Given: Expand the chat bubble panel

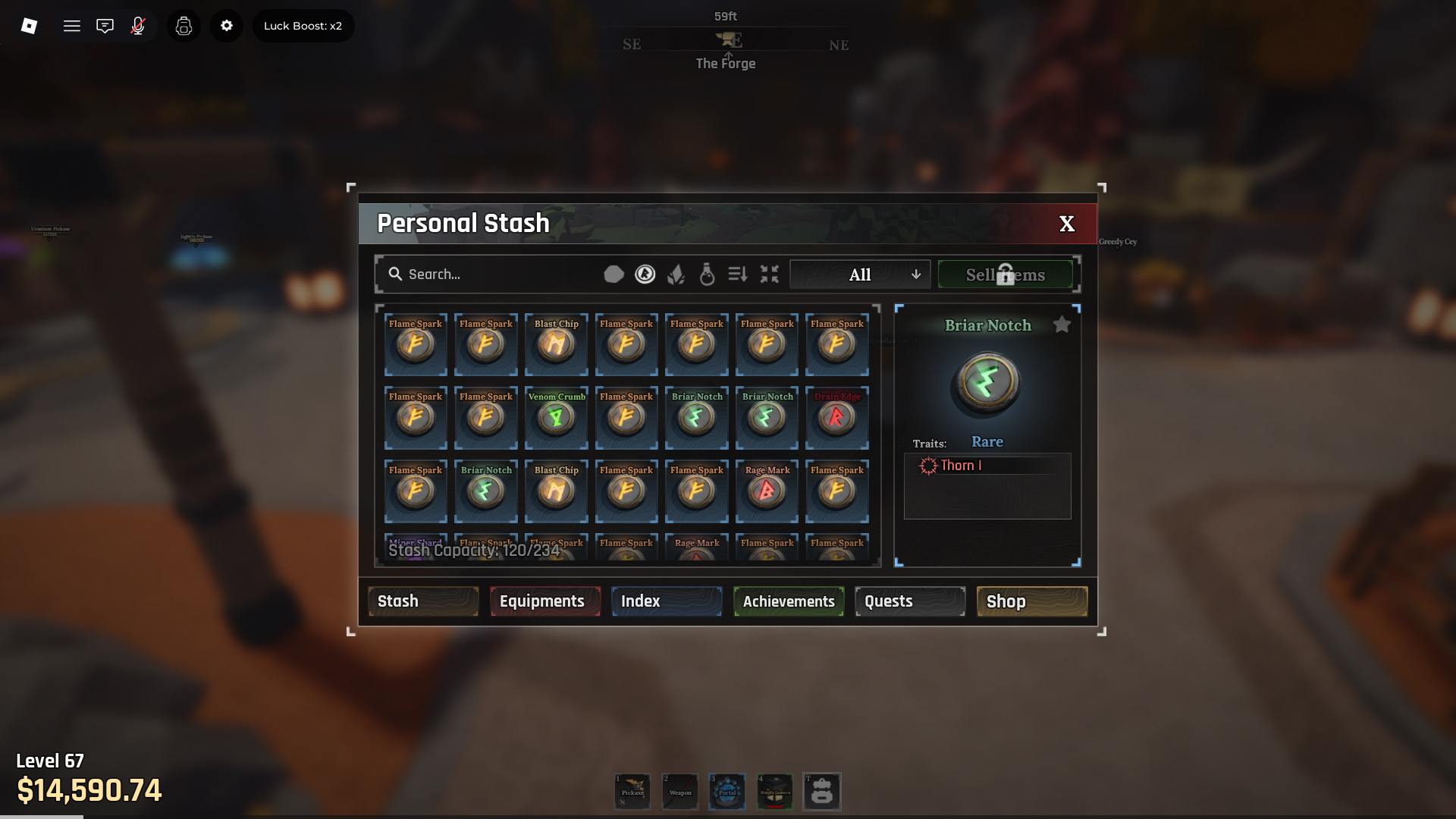Looking at the screenshot, I should click(105, 25).
